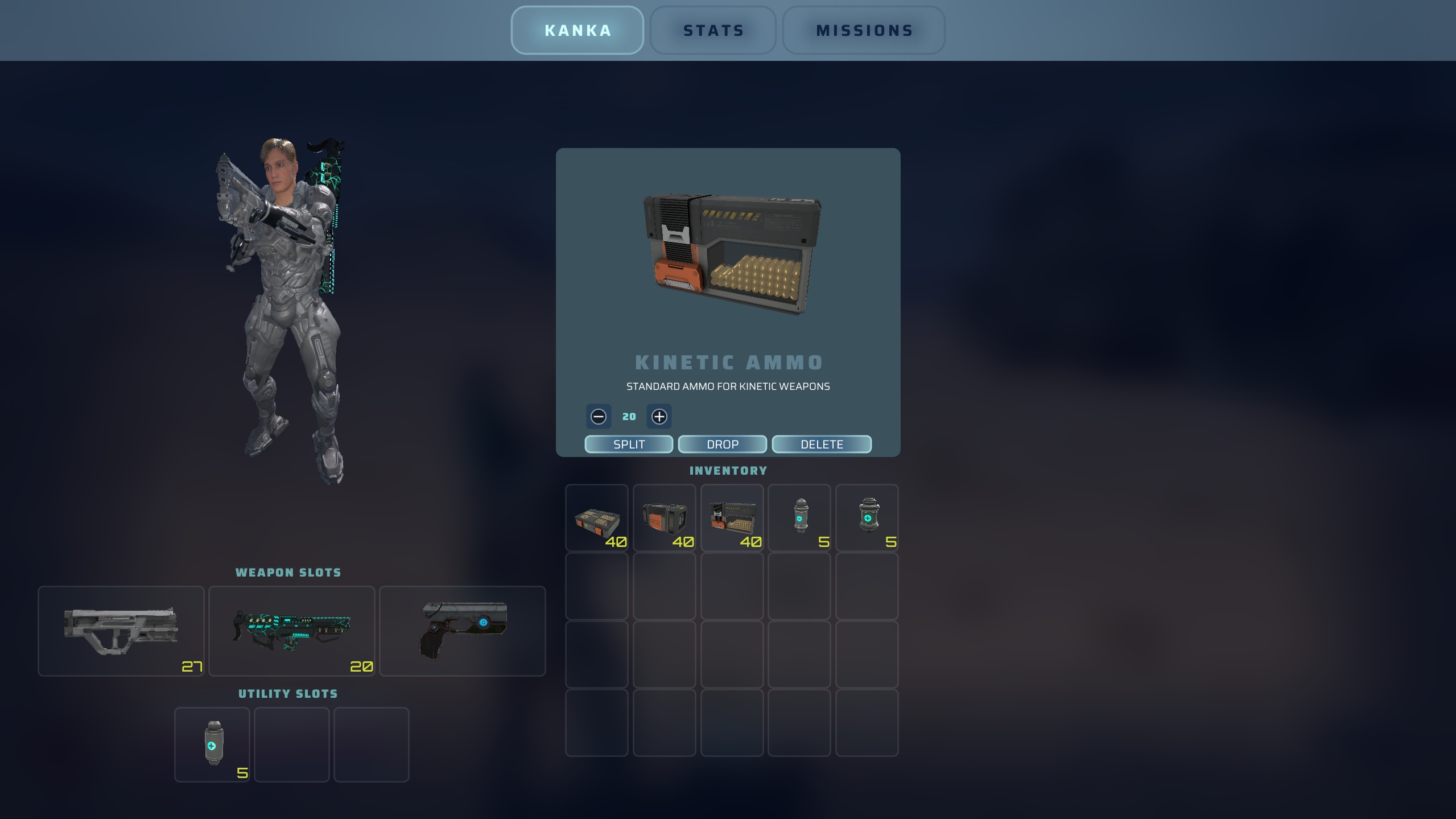Click the SPLIT button
The image size is (1456, 819).
tap(629, 444)
